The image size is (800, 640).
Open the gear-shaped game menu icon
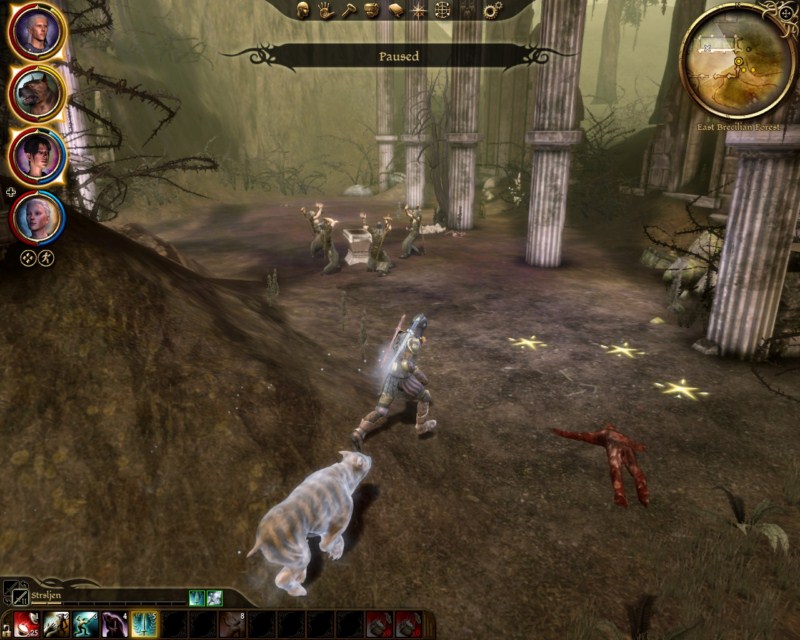tap(492, 10)
